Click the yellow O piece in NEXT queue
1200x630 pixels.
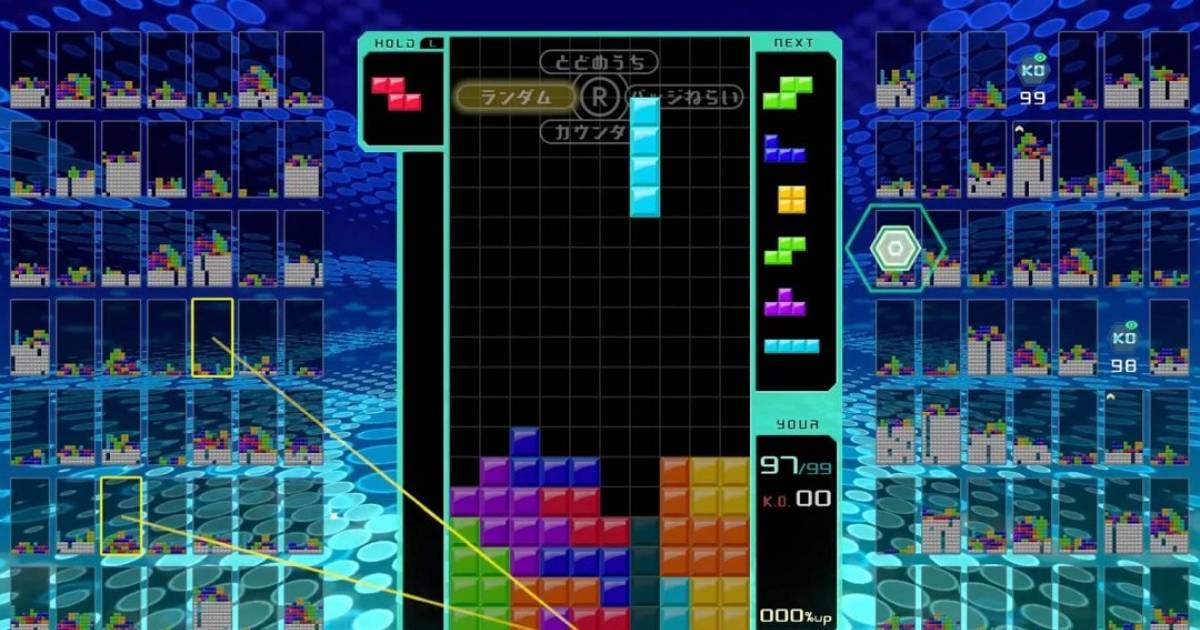click(x=791, y=199)
